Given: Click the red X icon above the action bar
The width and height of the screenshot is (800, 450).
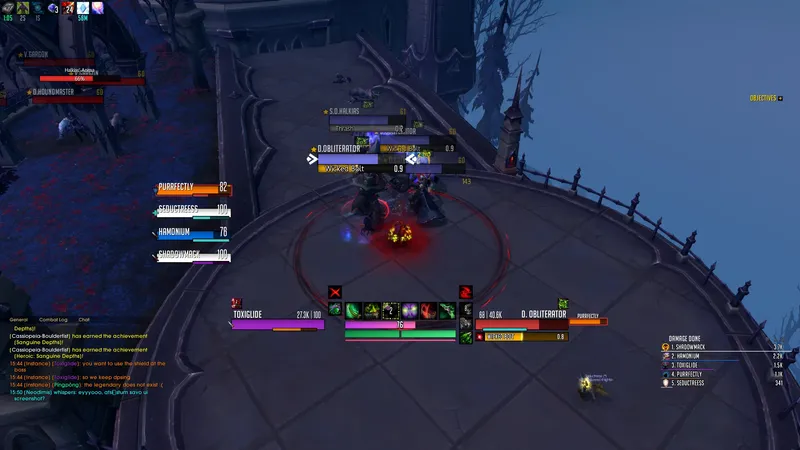Looking at the screenshot, I should tap(335, 293).
